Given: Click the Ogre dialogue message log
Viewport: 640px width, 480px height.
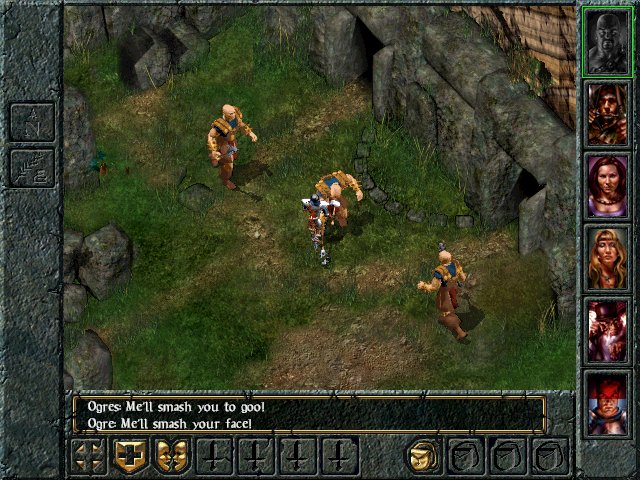Looking at the screenshot, I should pyautogui.click(x=308, y=413).
